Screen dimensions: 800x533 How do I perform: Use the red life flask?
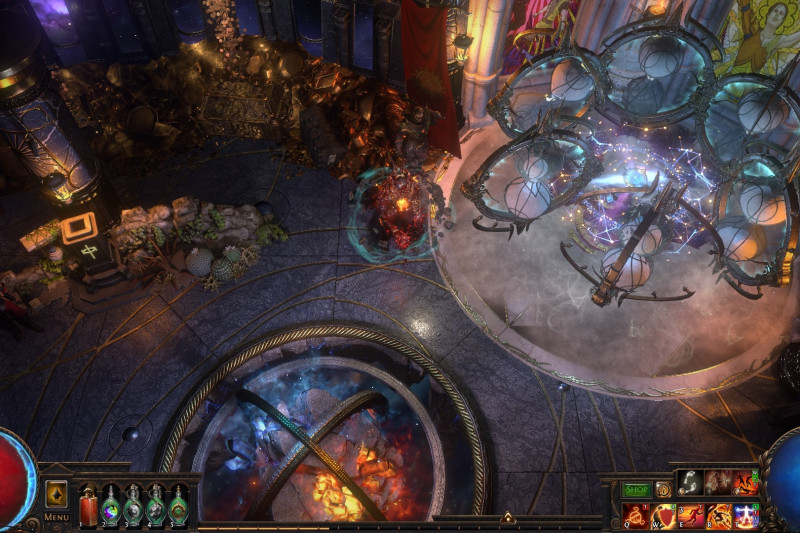click(x=89, y=507)
